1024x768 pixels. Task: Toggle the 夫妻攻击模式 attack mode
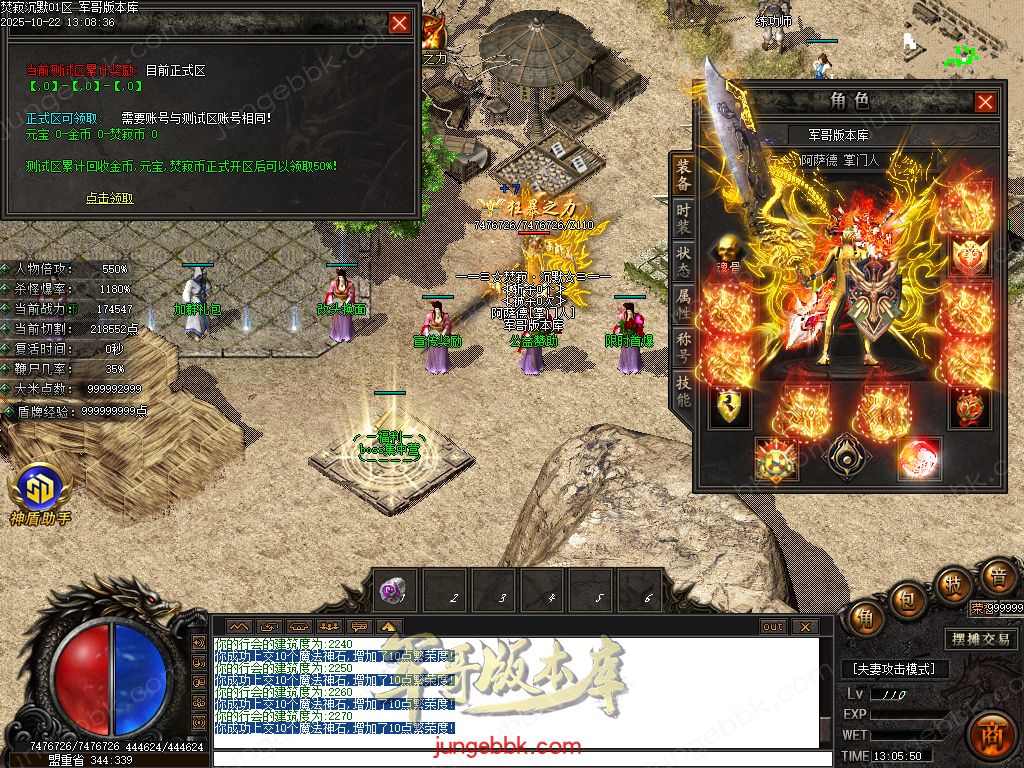(x=893, y=669)
